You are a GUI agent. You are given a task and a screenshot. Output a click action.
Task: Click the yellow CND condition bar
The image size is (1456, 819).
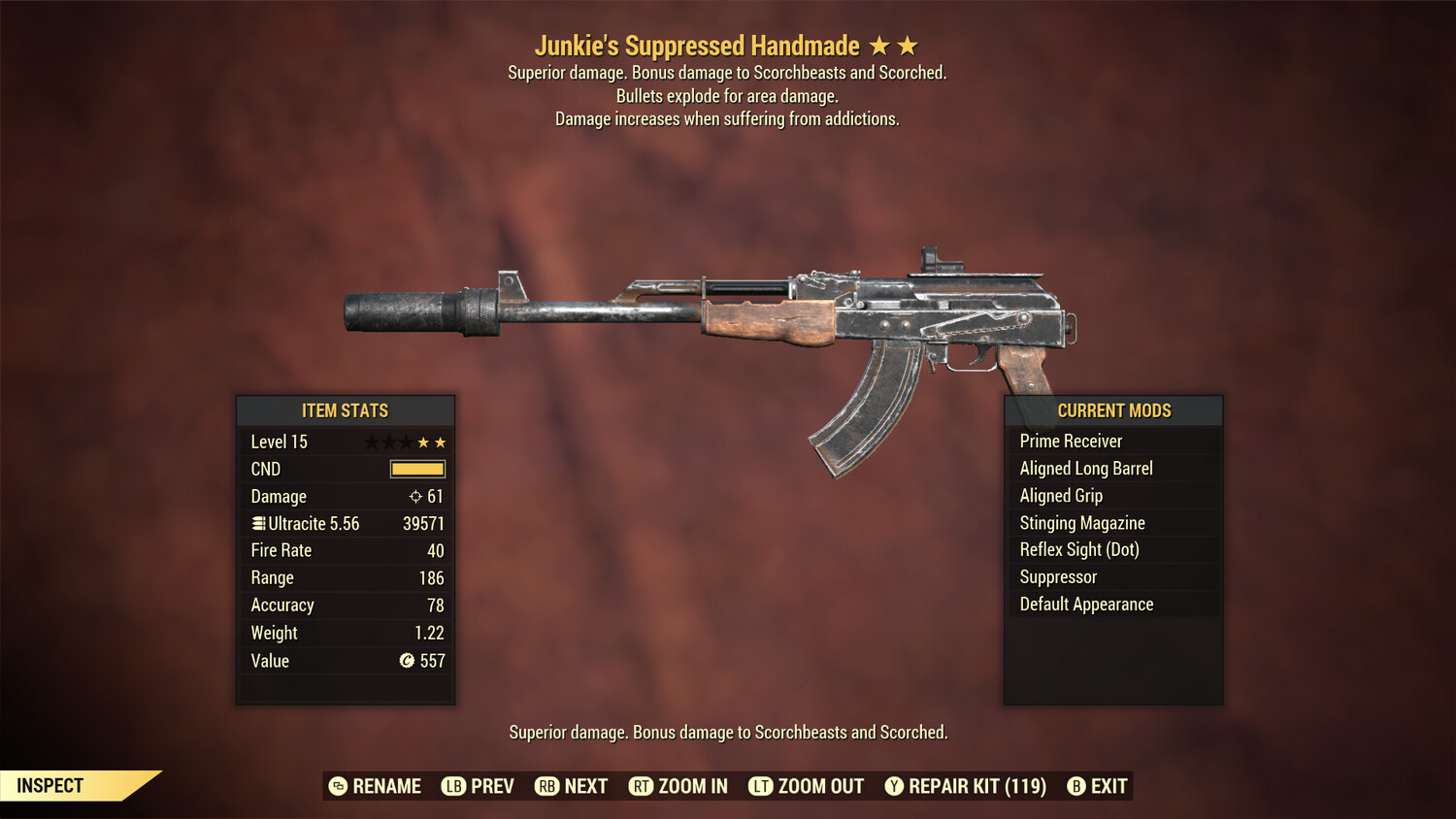[x=415, y=469]
